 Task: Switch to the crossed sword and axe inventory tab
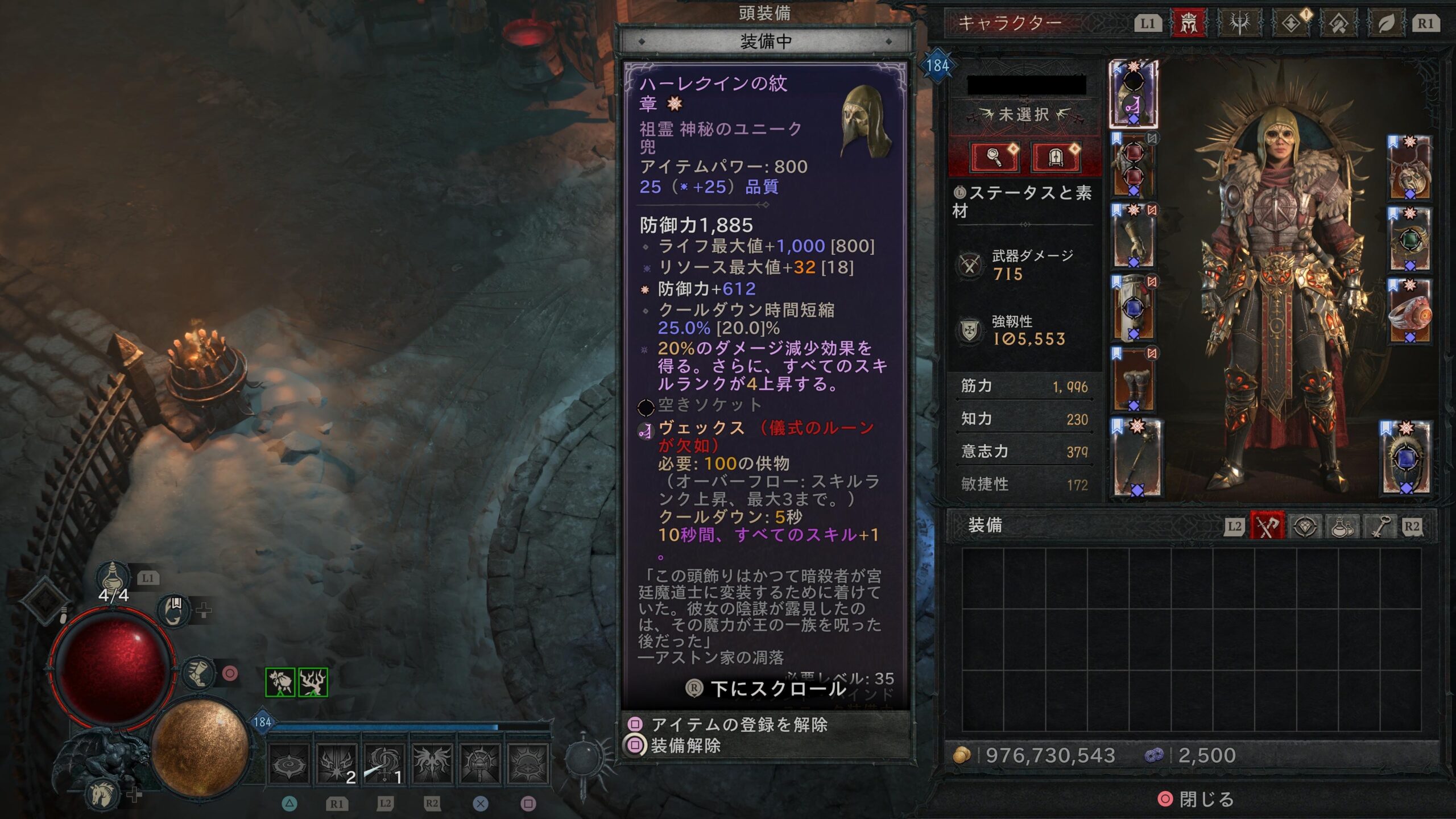coord(1267,526)
